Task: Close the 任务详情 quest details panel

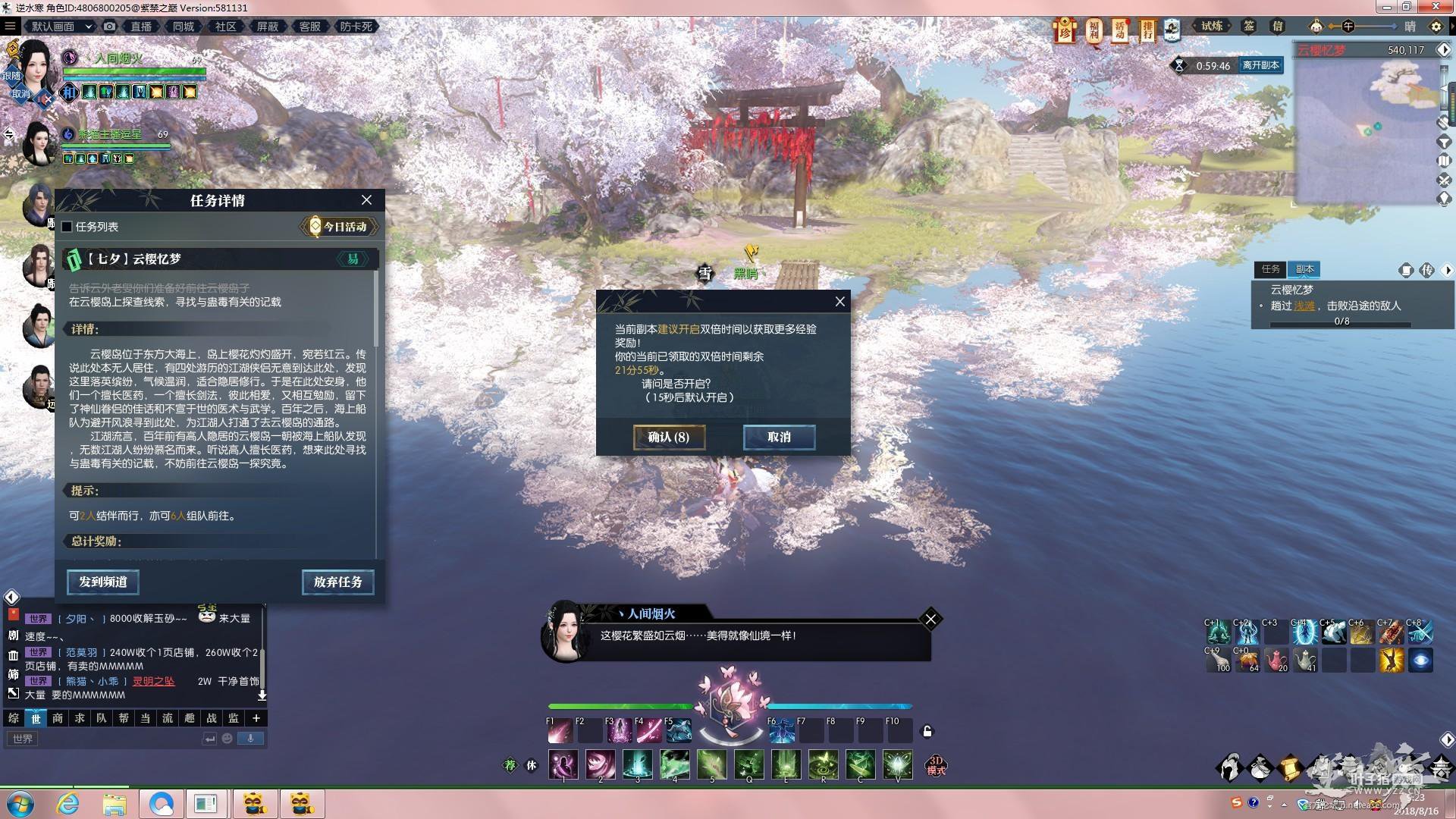Action: coord(366,200)
